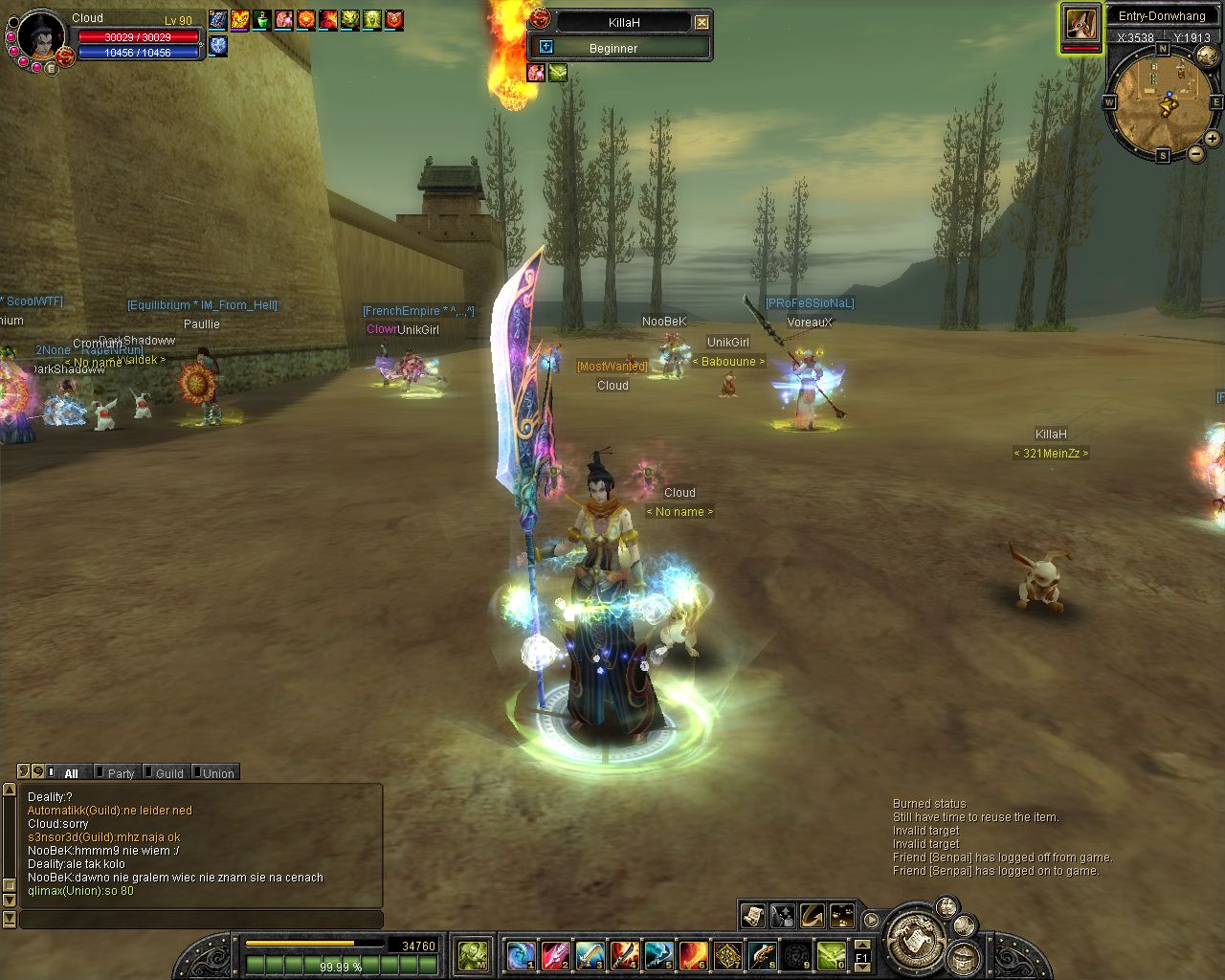Close the KillaH target window
Image resolution: width=1225 pixels, height=980 pixels.
702,22
